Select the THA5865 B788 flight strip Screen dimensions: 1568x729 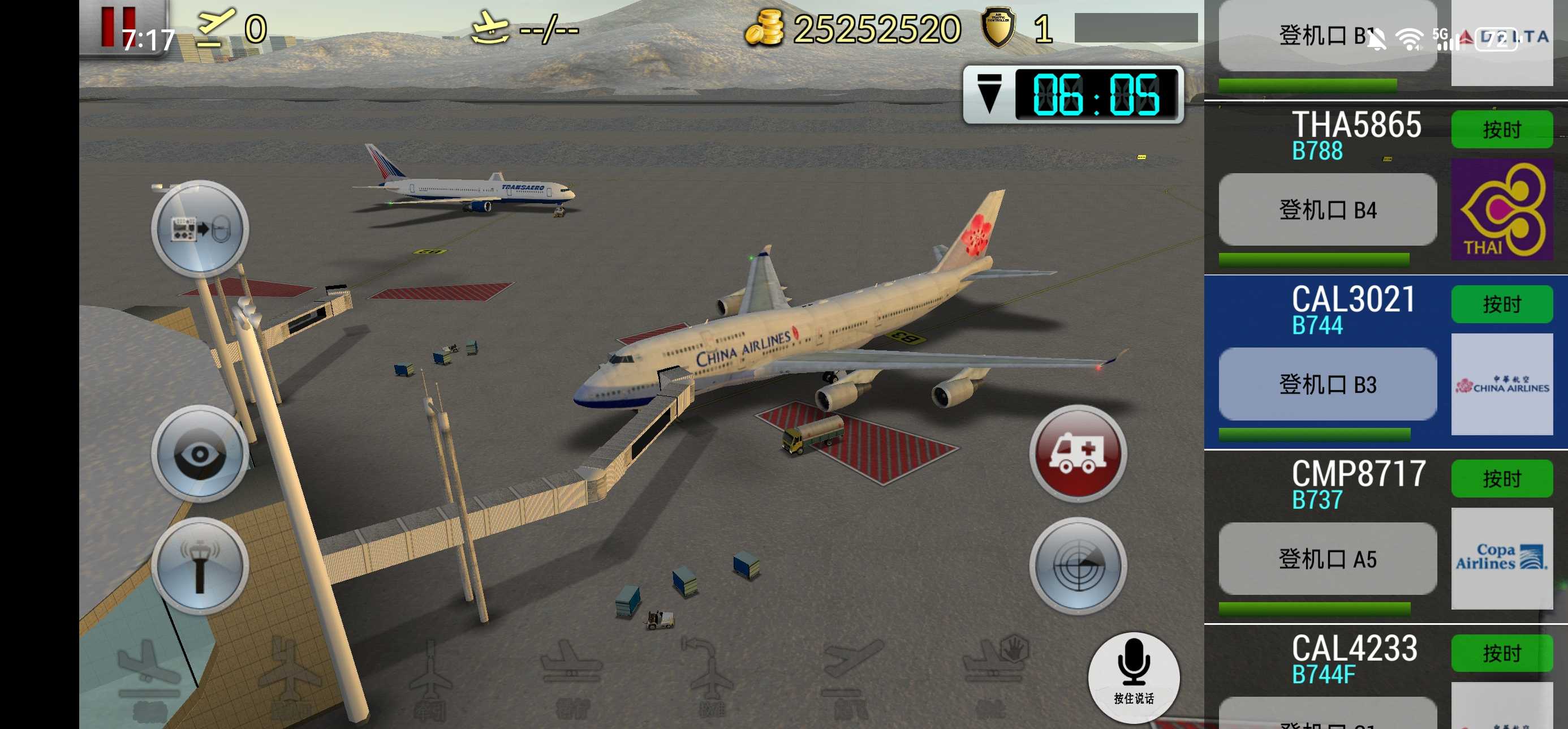click(x=1355, y=134)
